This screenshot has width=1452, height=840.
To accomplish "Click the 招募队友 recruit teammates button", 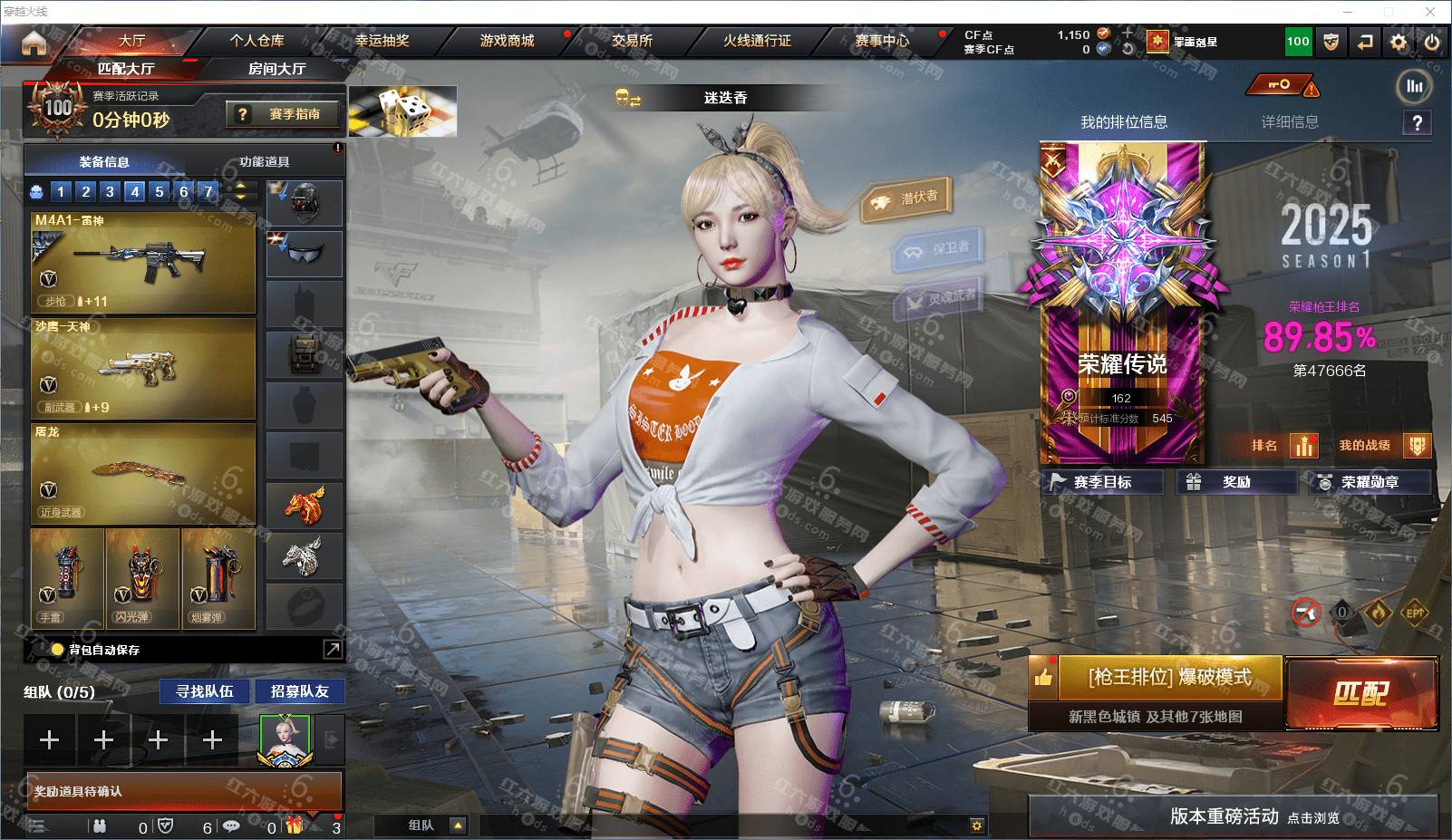I will (299, 691).
